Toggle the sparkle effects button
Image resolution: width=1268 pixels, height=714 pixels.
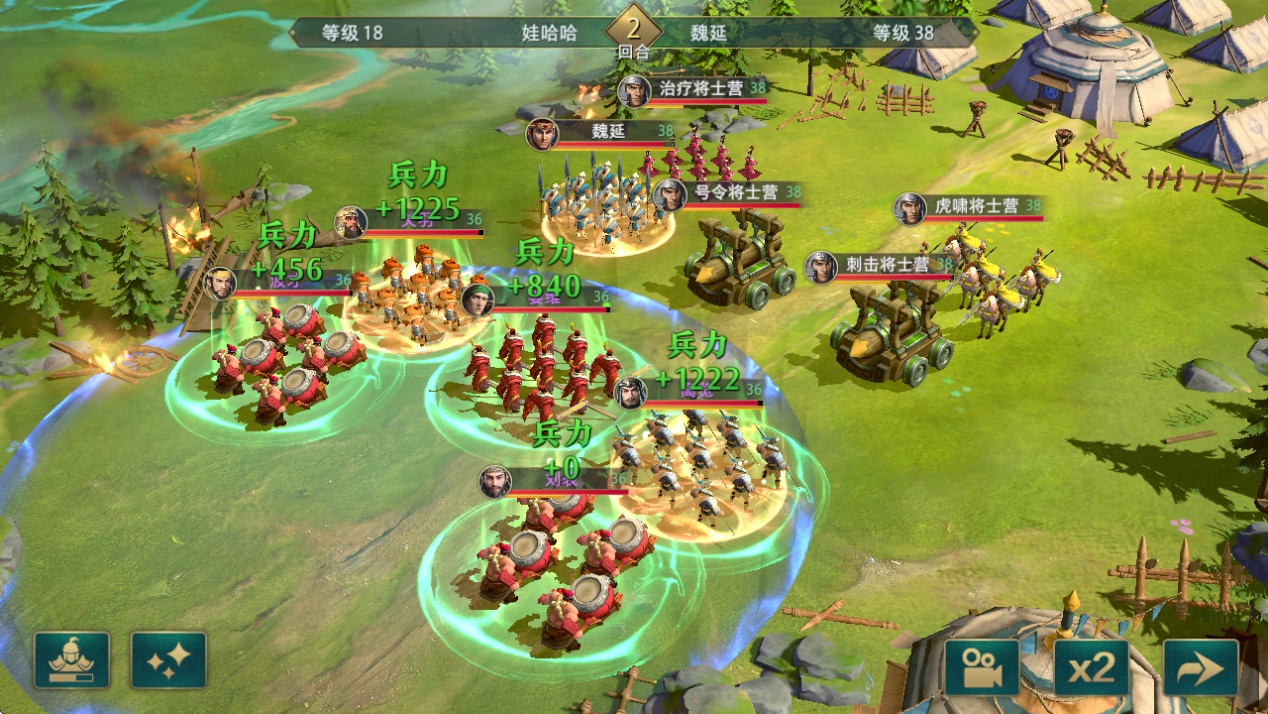(x=169, y=660)
